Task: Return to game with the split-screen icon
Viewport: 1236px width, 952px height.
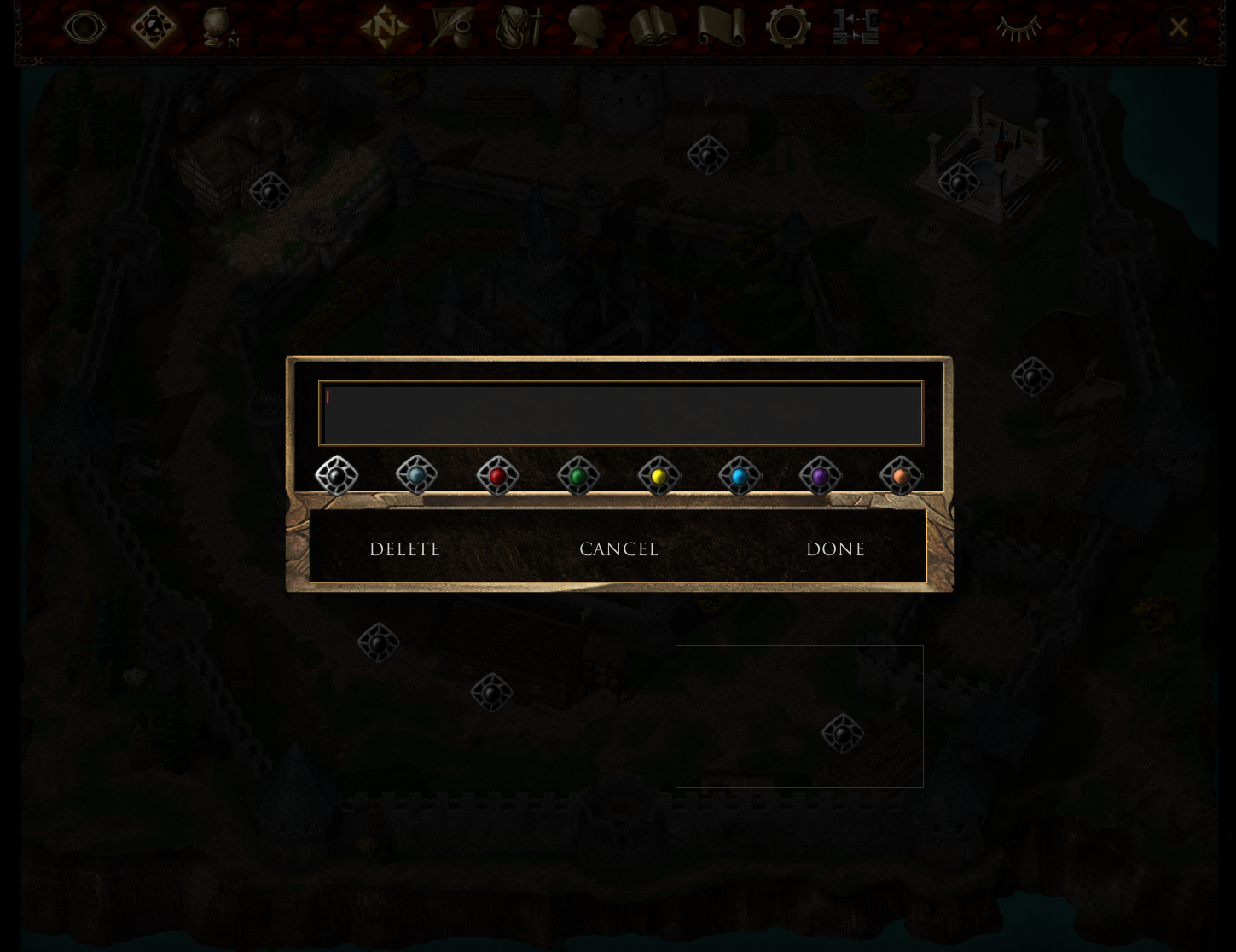Action: pos(856,26)
